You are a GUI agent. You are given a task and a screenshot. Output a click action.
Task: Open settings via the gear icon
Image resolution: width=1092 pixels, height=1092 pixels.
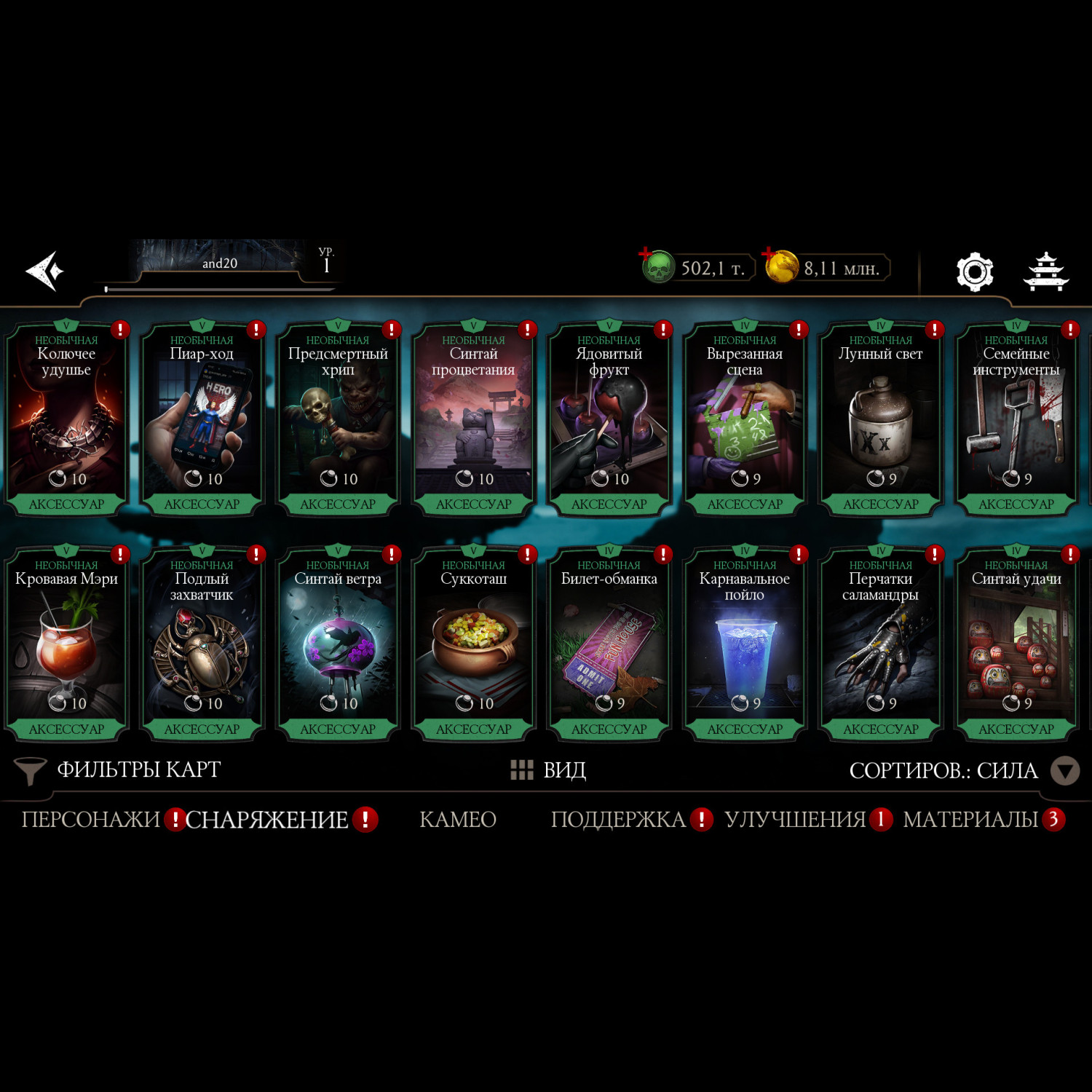(x=974, y=272)
